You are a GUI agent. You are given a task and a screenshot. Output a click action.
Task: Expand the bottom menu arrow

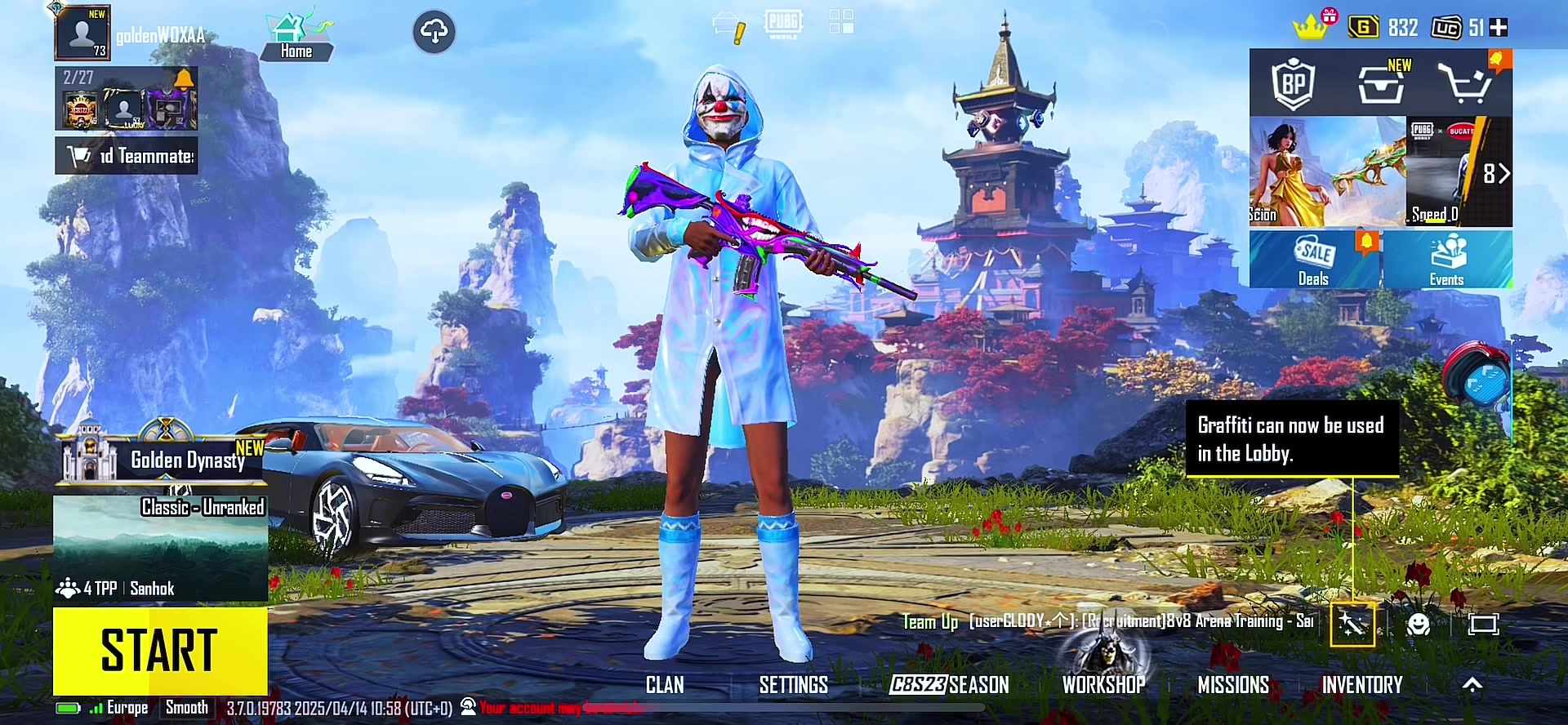1472,685
